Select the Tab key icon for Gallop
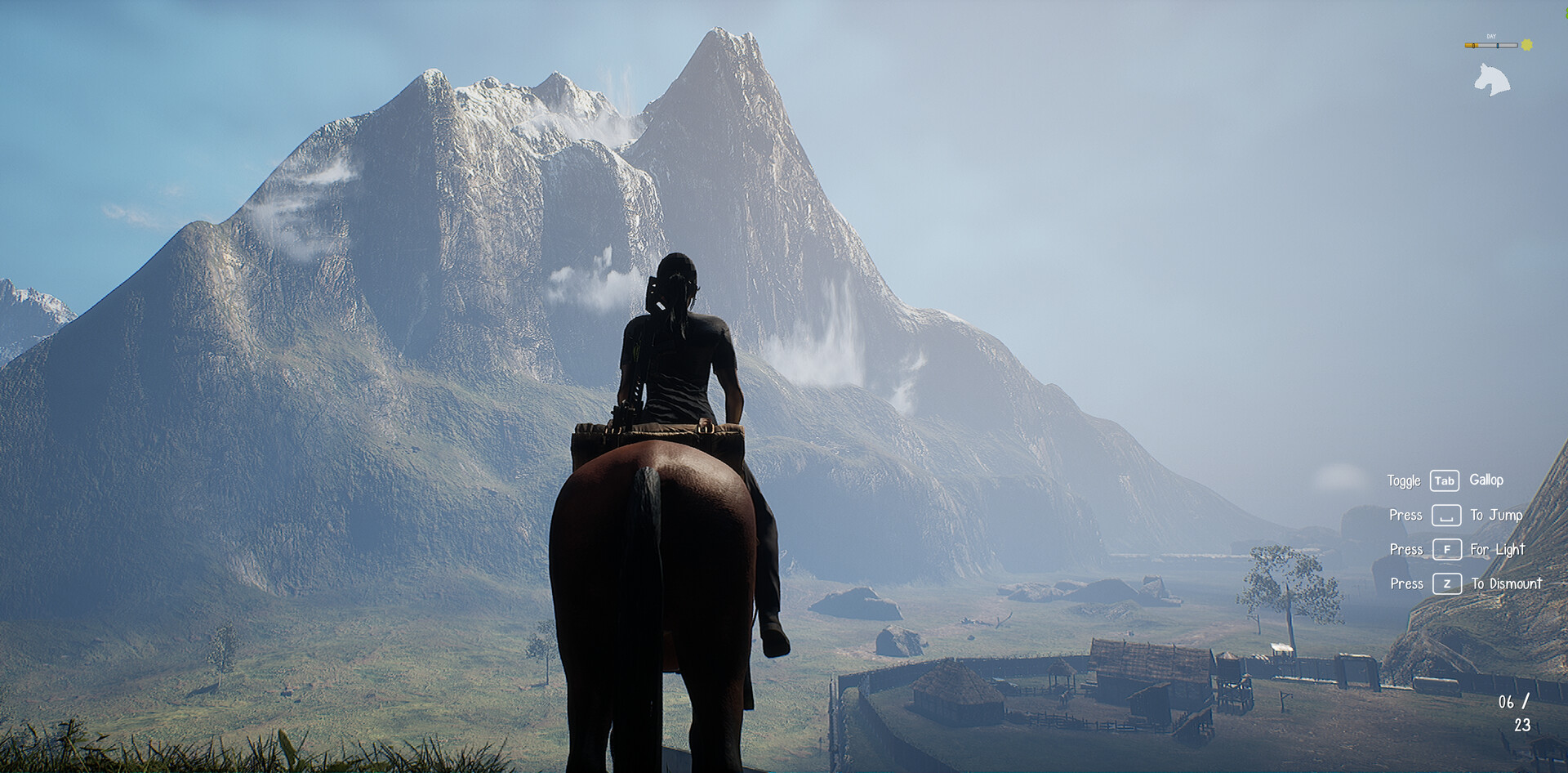This screenshot has width=1568, height=773. [x=1445, y=480]
